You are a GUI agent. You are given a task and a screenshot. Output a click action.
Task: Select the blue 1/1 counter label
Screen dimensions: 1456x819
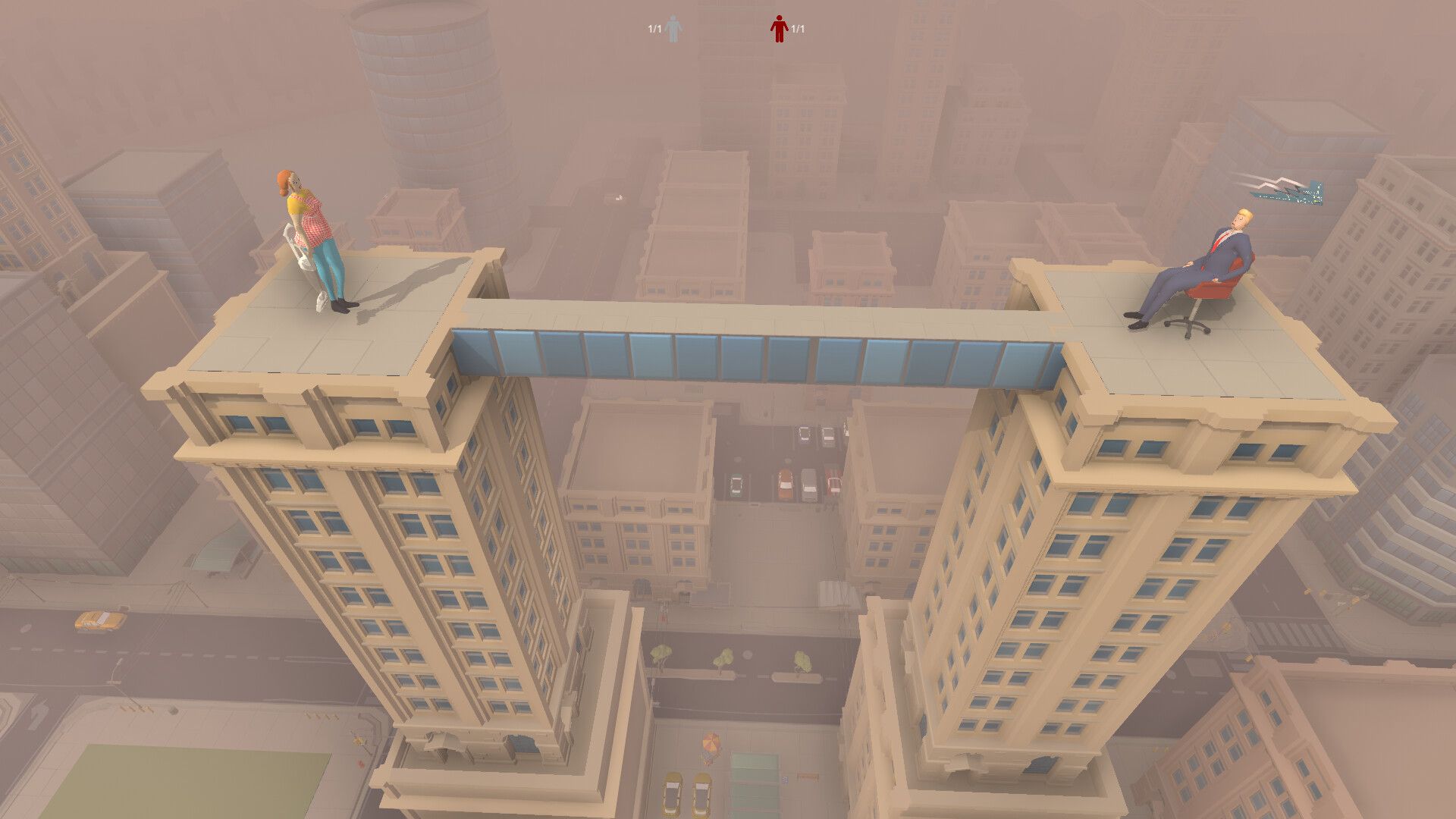(x=654, y=28)
